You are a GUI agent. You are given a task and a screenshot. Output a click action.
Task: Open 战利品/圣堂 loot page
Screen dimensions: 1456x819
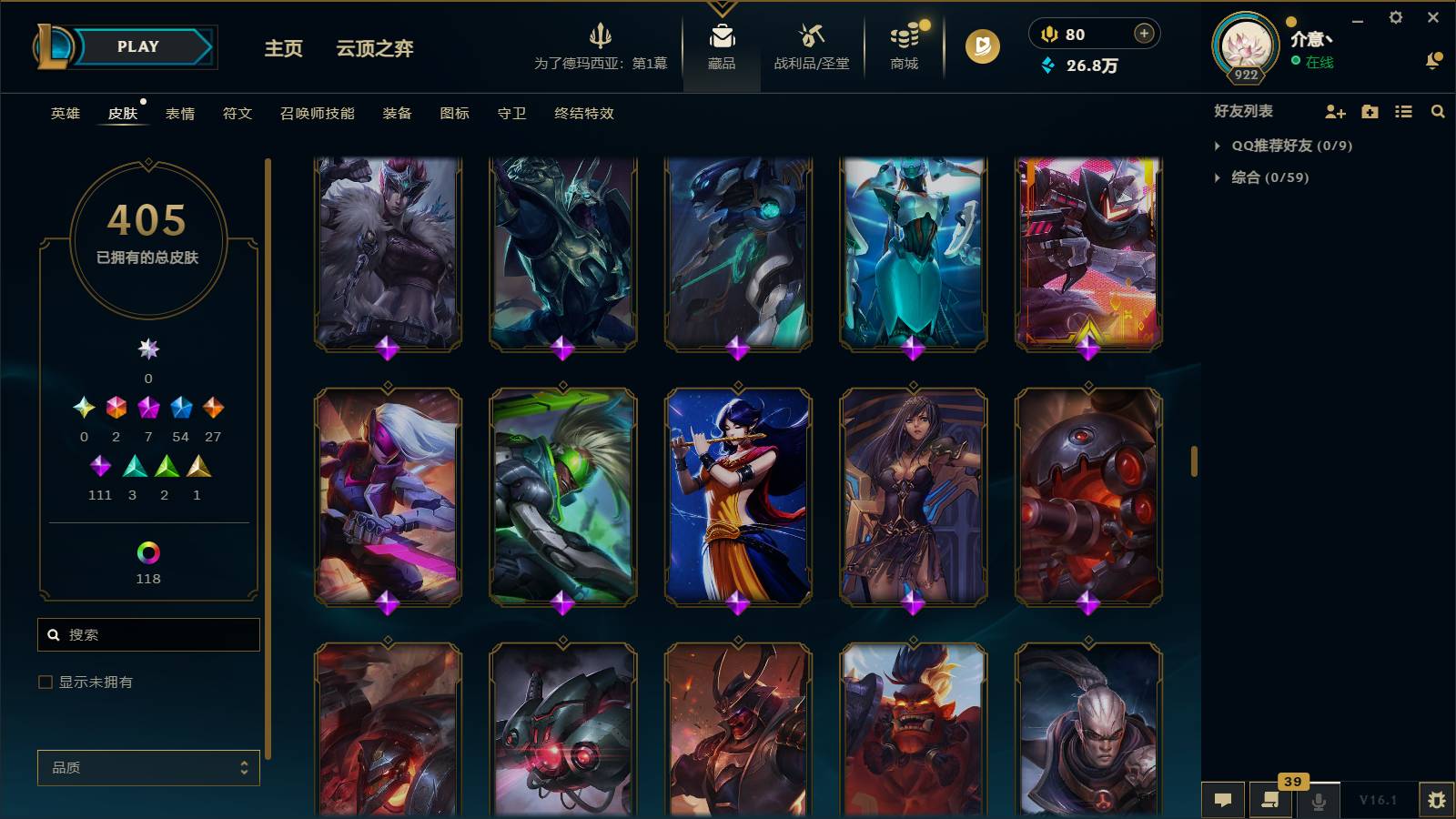click(x=812, y=47)
